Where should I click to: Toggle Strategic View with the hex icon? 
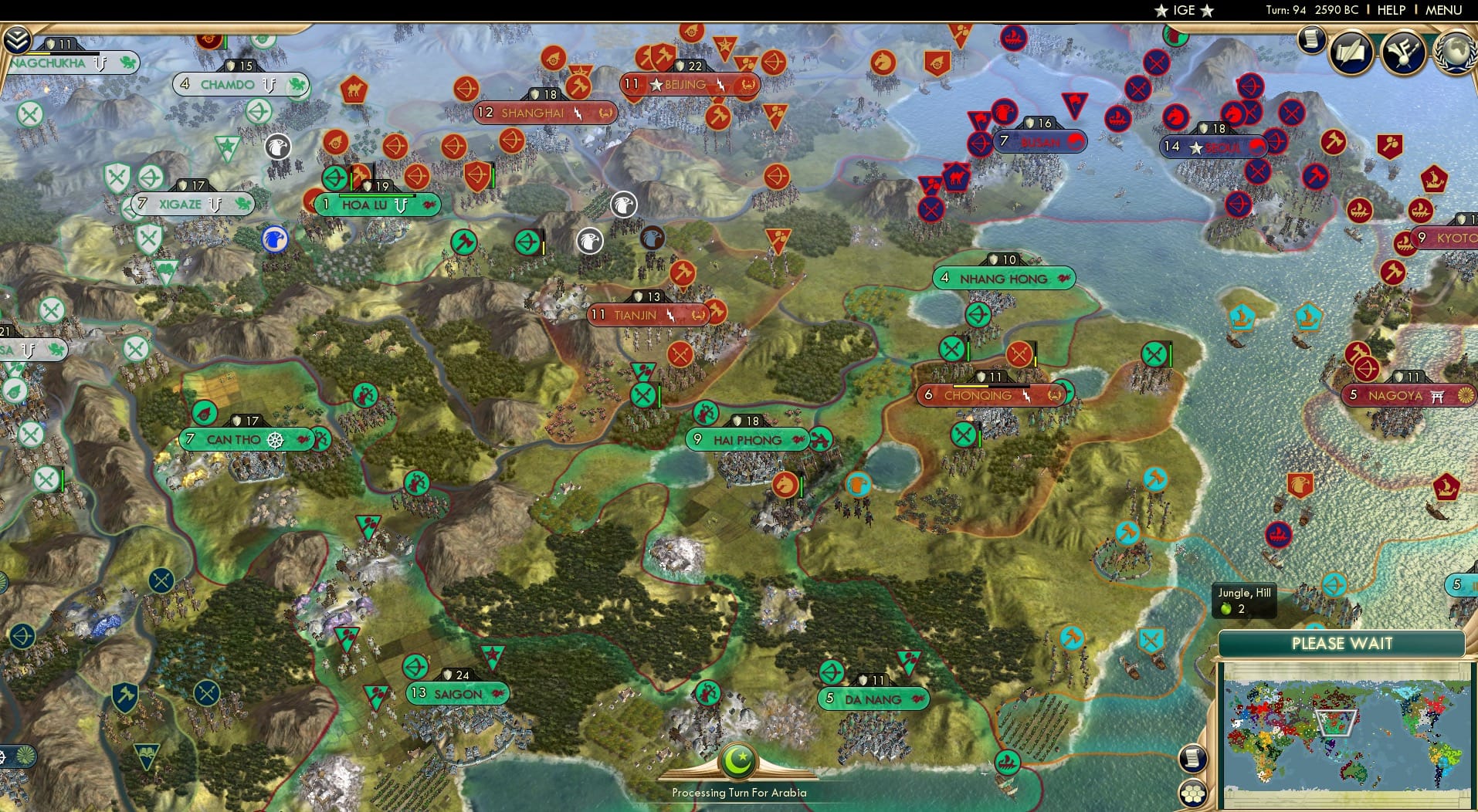pyautogui.click(x=1195, y=790)
